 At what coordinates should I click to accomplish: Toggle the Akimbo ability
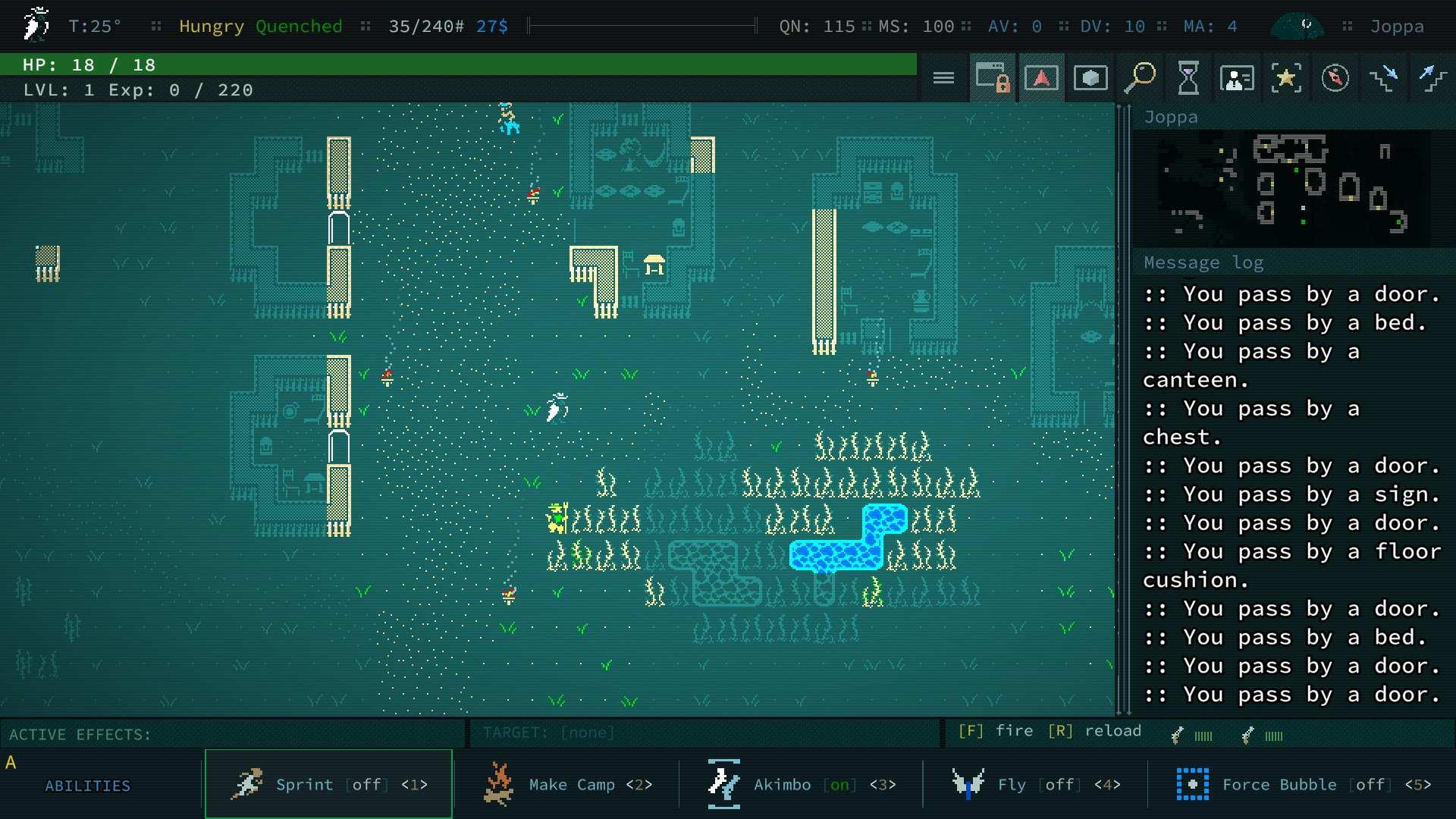[802, 784]
